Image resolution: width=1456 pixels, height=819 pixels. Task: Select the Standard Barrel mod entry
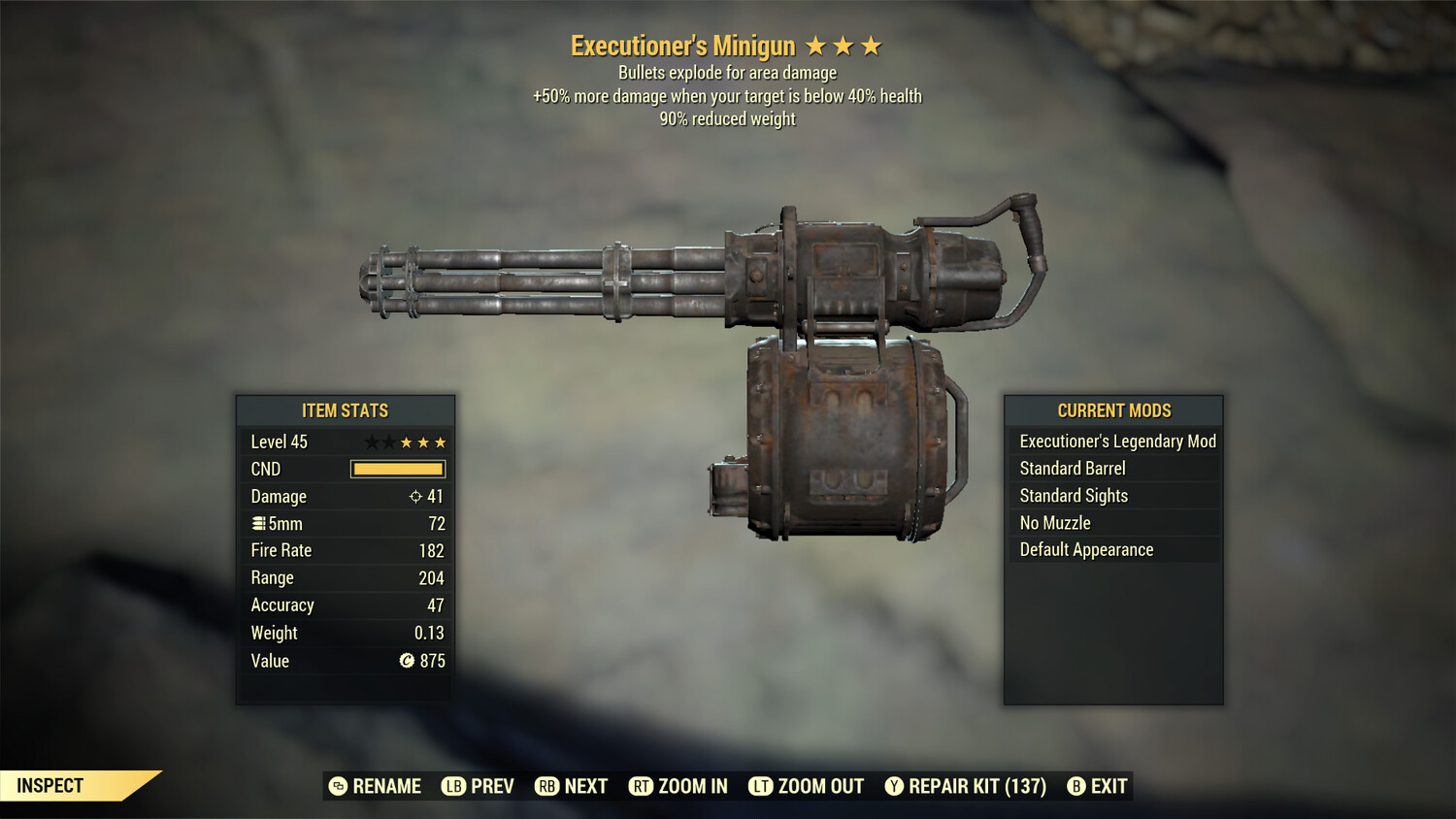[1072, 468]
